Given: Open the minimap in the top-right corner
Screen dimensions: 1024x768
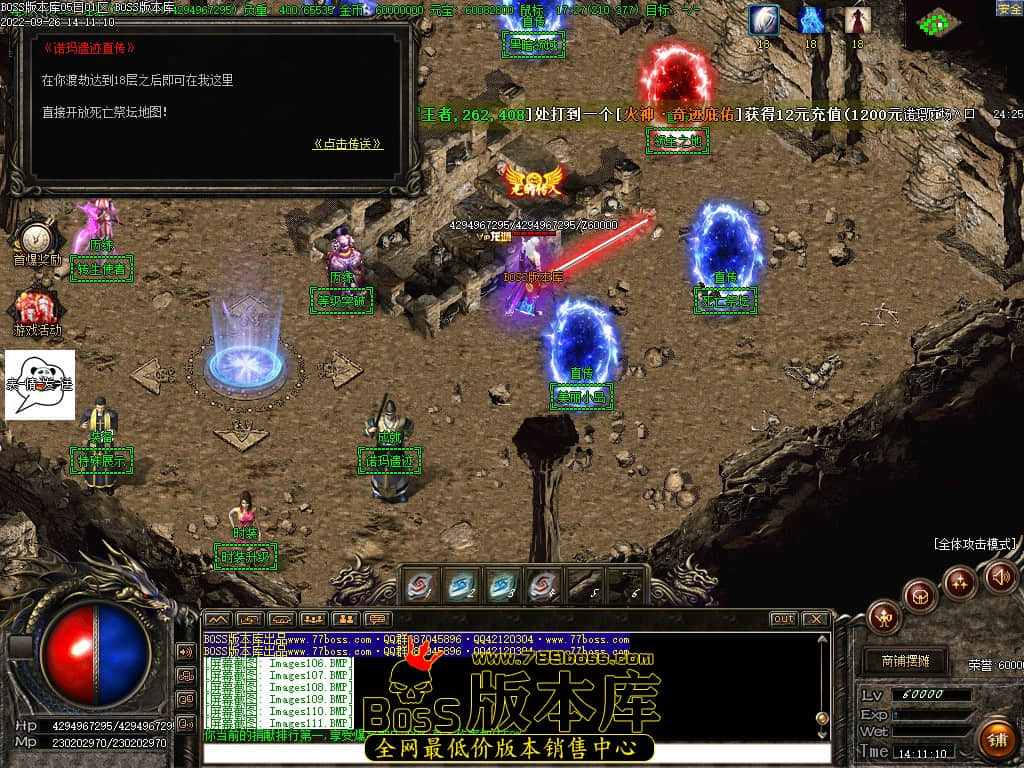Looking at the screenshot, I should (938, 23).
